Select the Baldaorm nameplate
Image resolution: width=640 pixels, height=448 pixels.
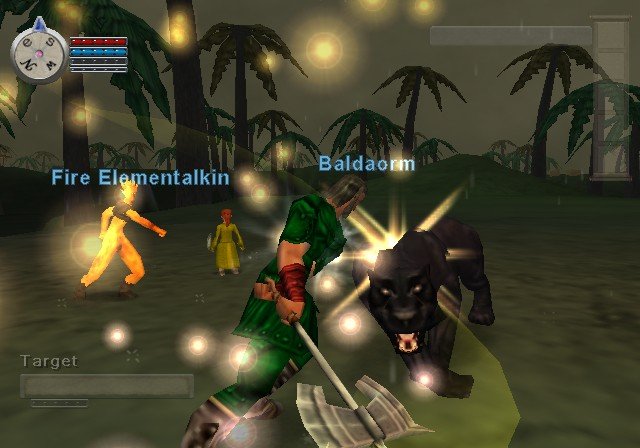pyautogui.click(x=366, y=163)
